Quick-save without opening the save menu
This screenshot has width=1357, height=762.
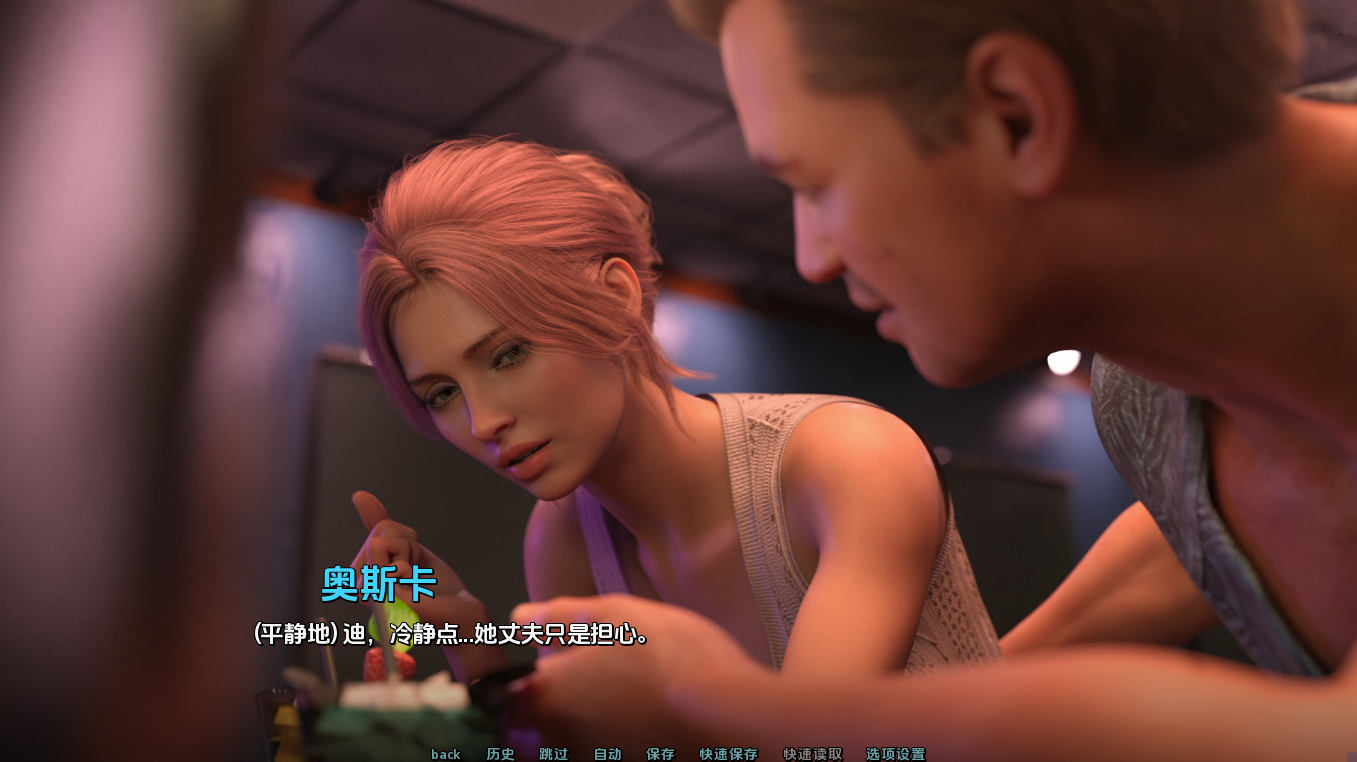pos(727,754)
